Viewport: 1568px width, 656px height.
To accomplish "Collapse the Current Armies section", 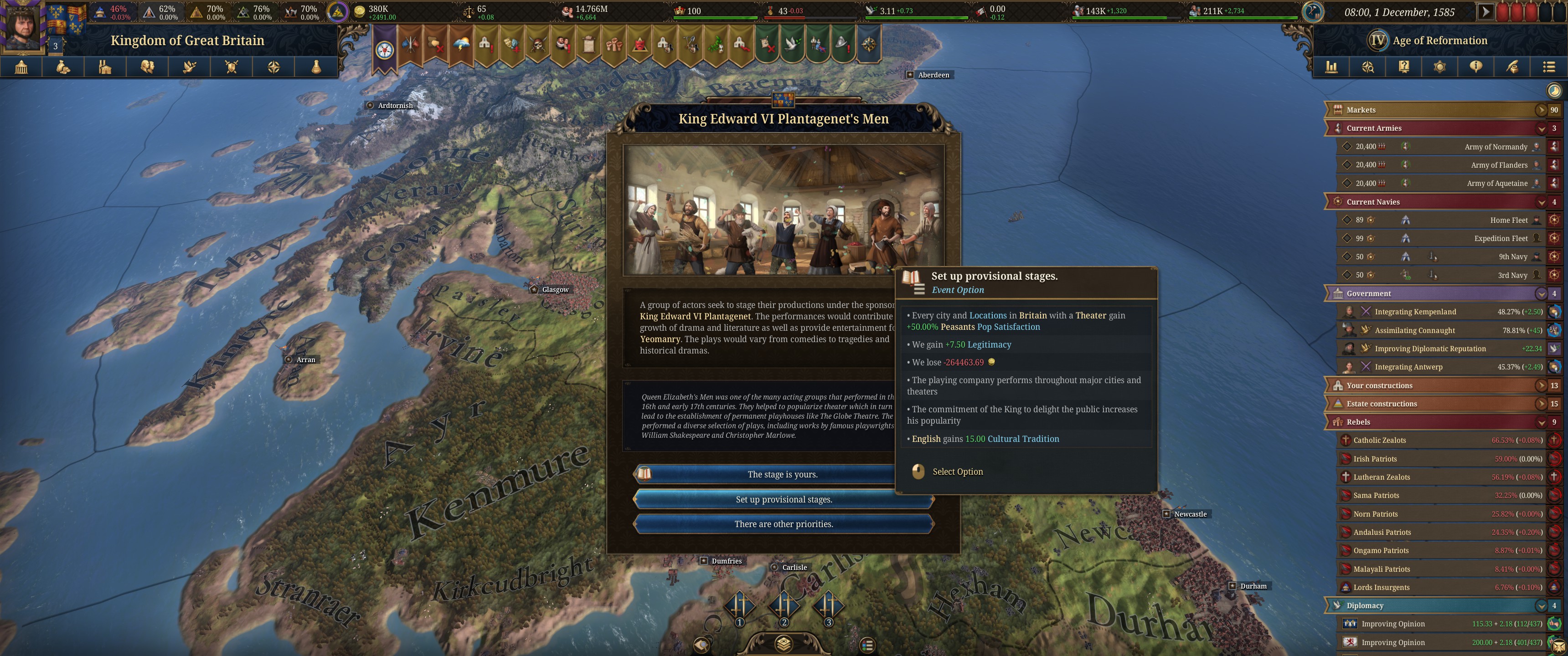I will [x=1541, y=128].
